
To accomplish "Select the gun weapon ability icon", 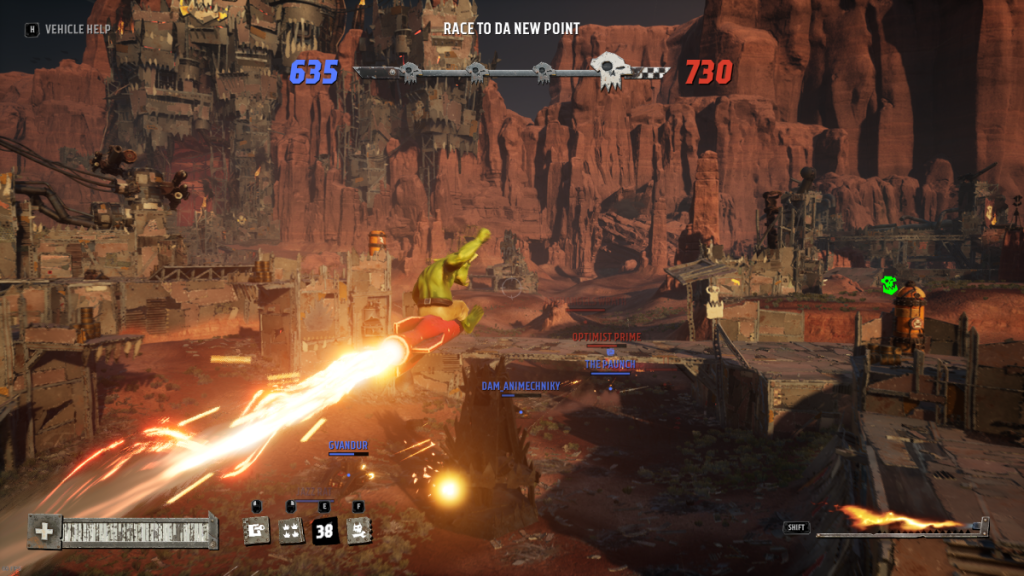I will click(x=257, y=531).
